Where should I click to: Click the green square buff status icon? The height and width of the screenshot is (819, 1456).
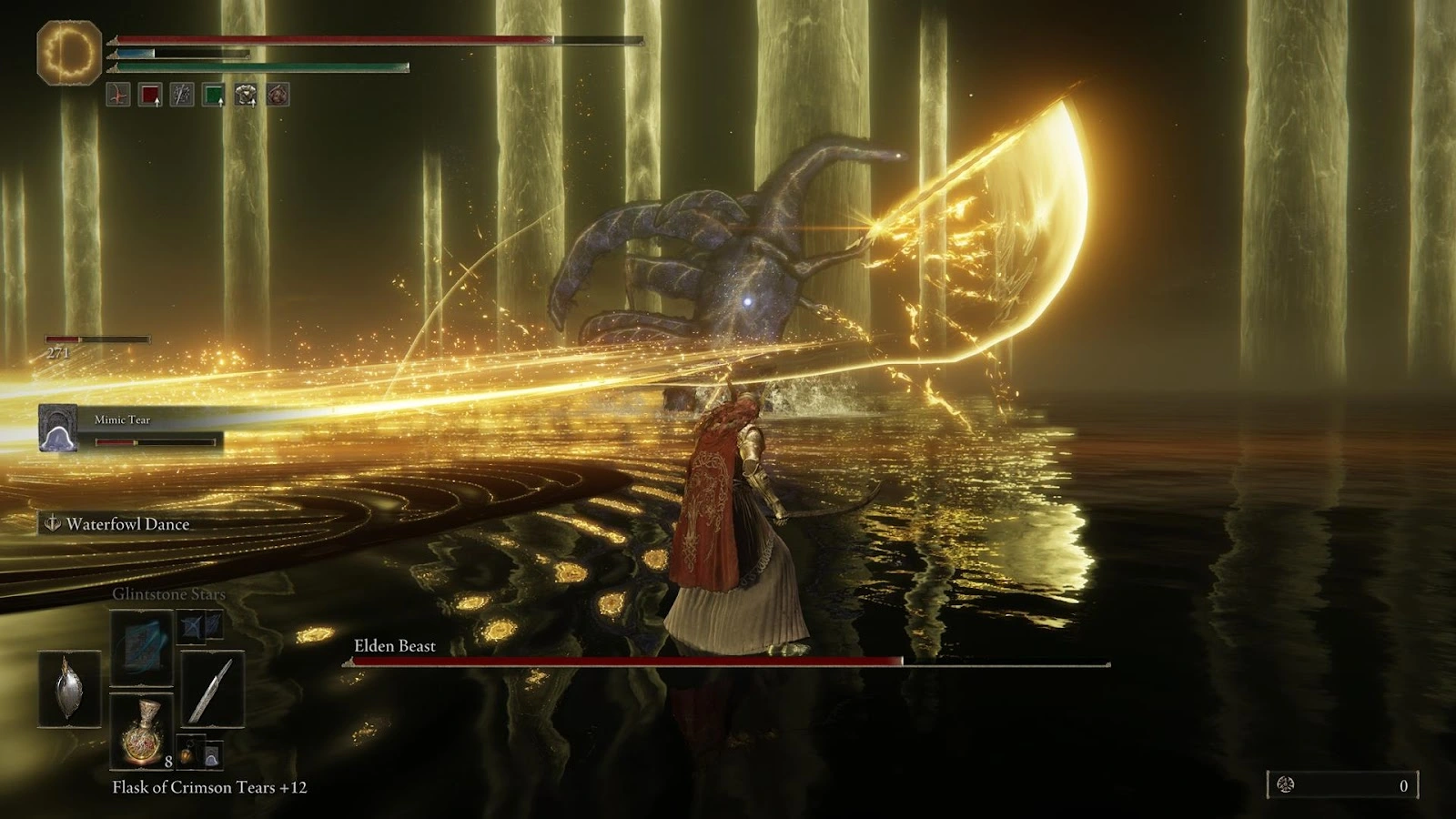pyautogui.click(x=214, y=95)
